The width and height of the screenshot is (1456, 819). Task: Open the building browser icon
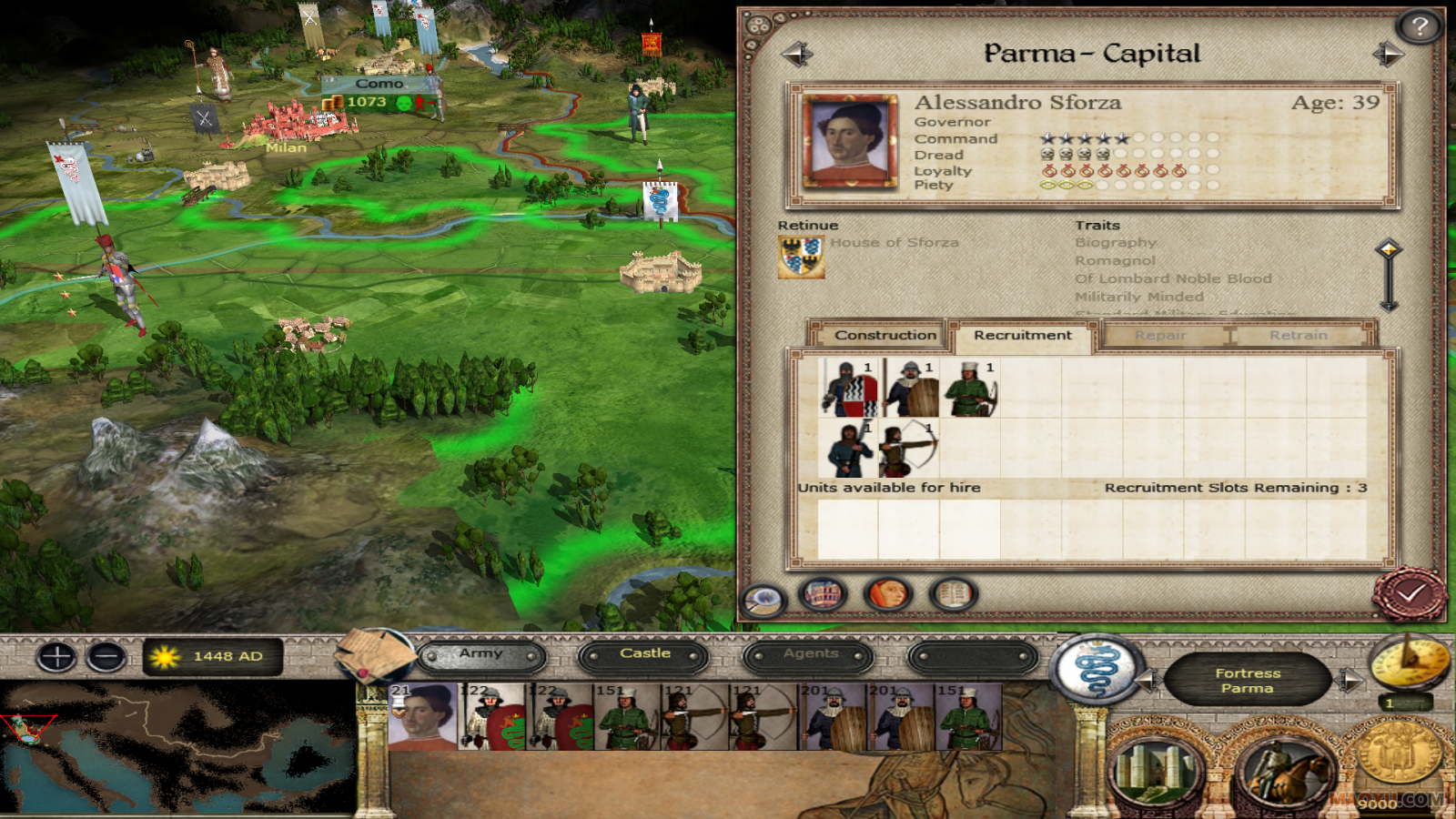823,595
